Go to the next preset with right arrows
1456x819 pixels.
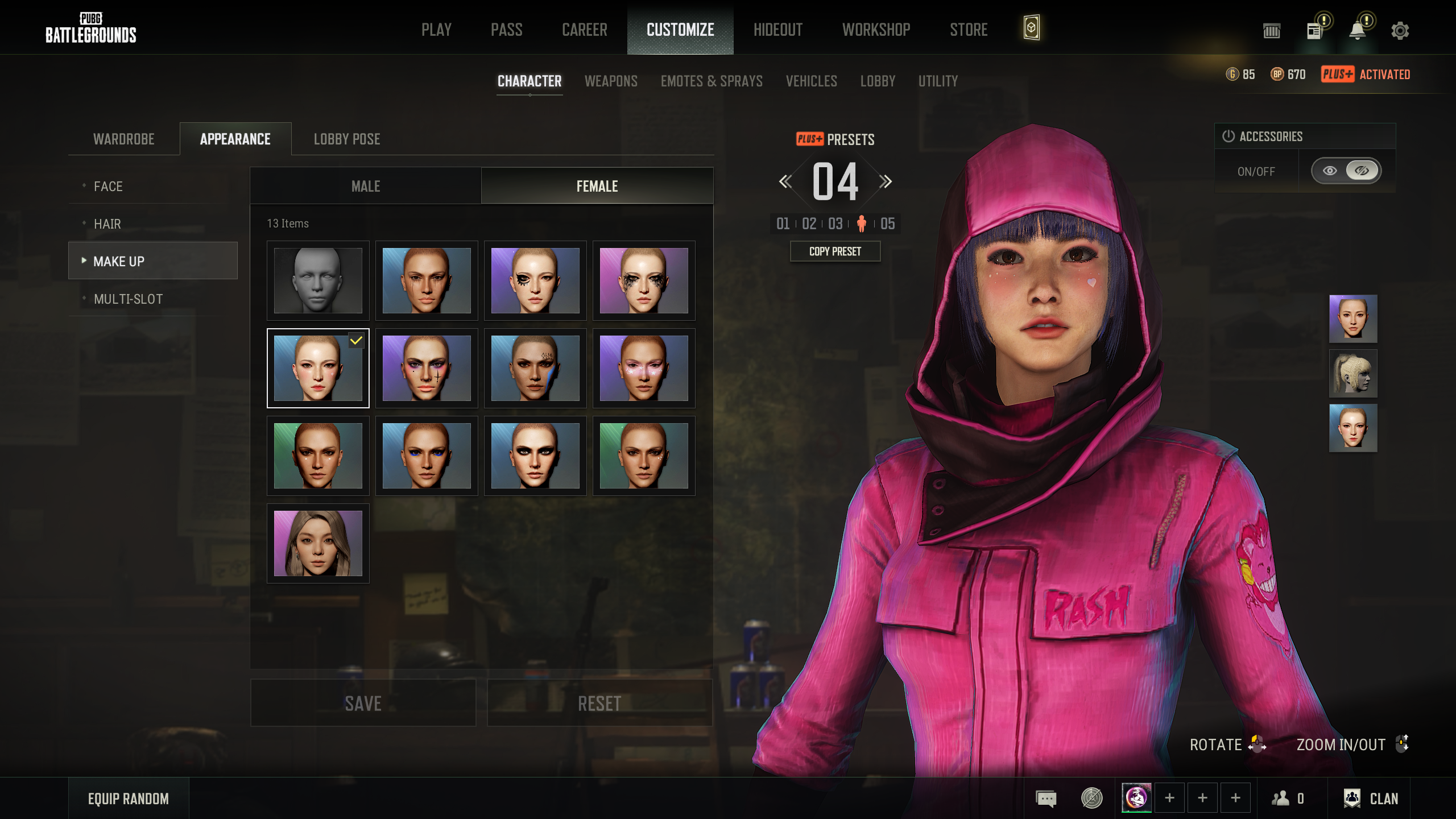pos(886,182)
